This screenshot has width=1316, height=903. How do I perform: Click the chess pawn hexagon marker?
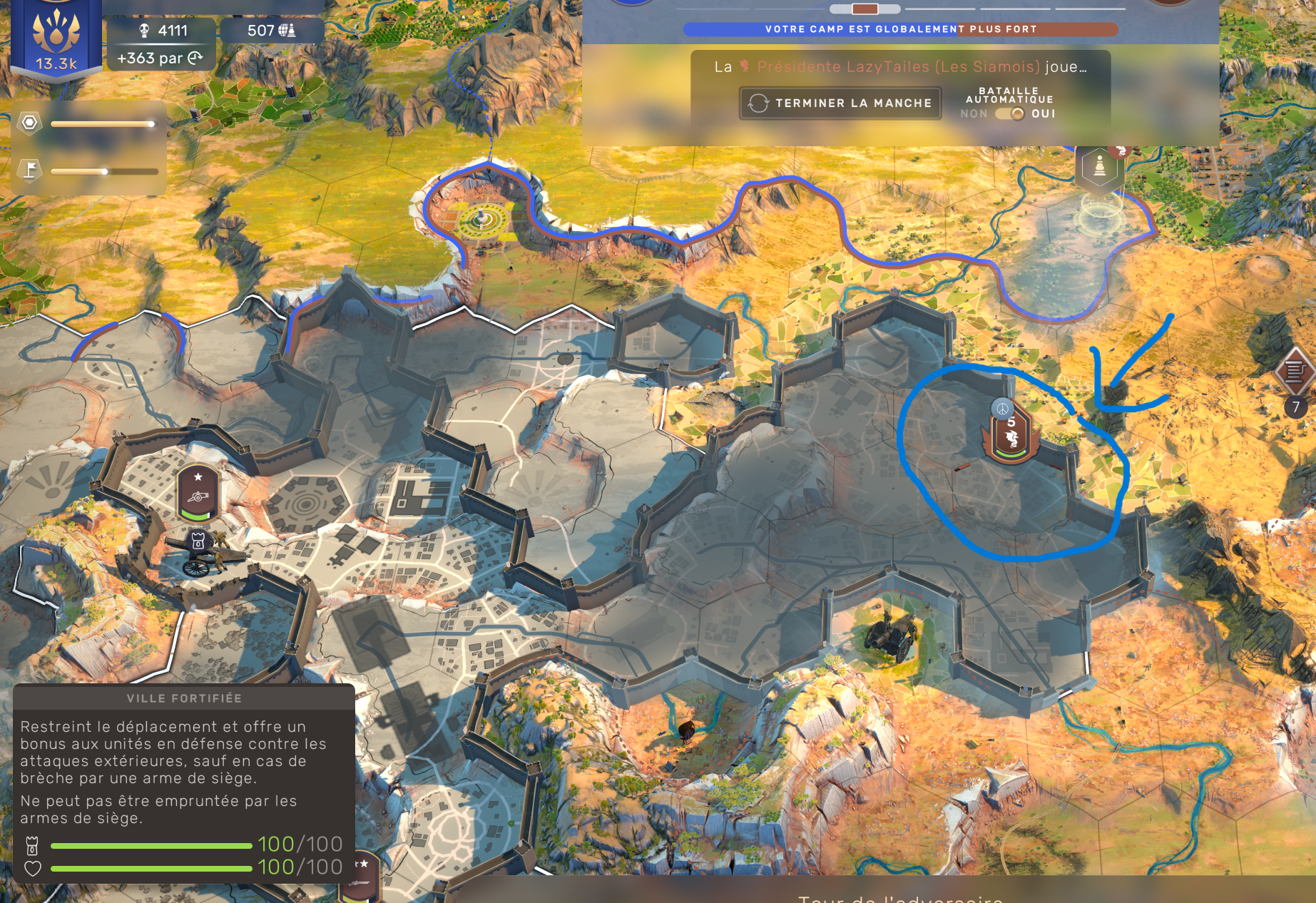tap(1099, 167)
